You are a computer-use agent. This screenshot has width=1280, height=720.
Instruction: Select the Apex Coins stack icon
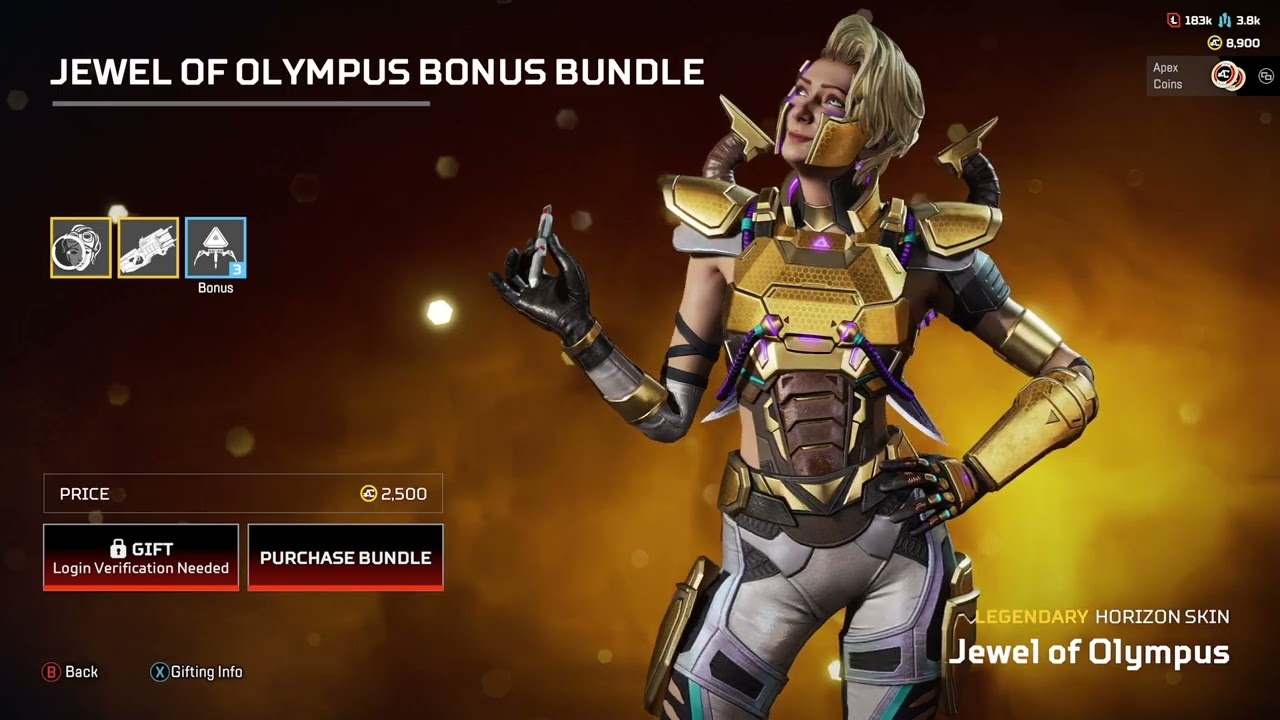(1227, 75)
